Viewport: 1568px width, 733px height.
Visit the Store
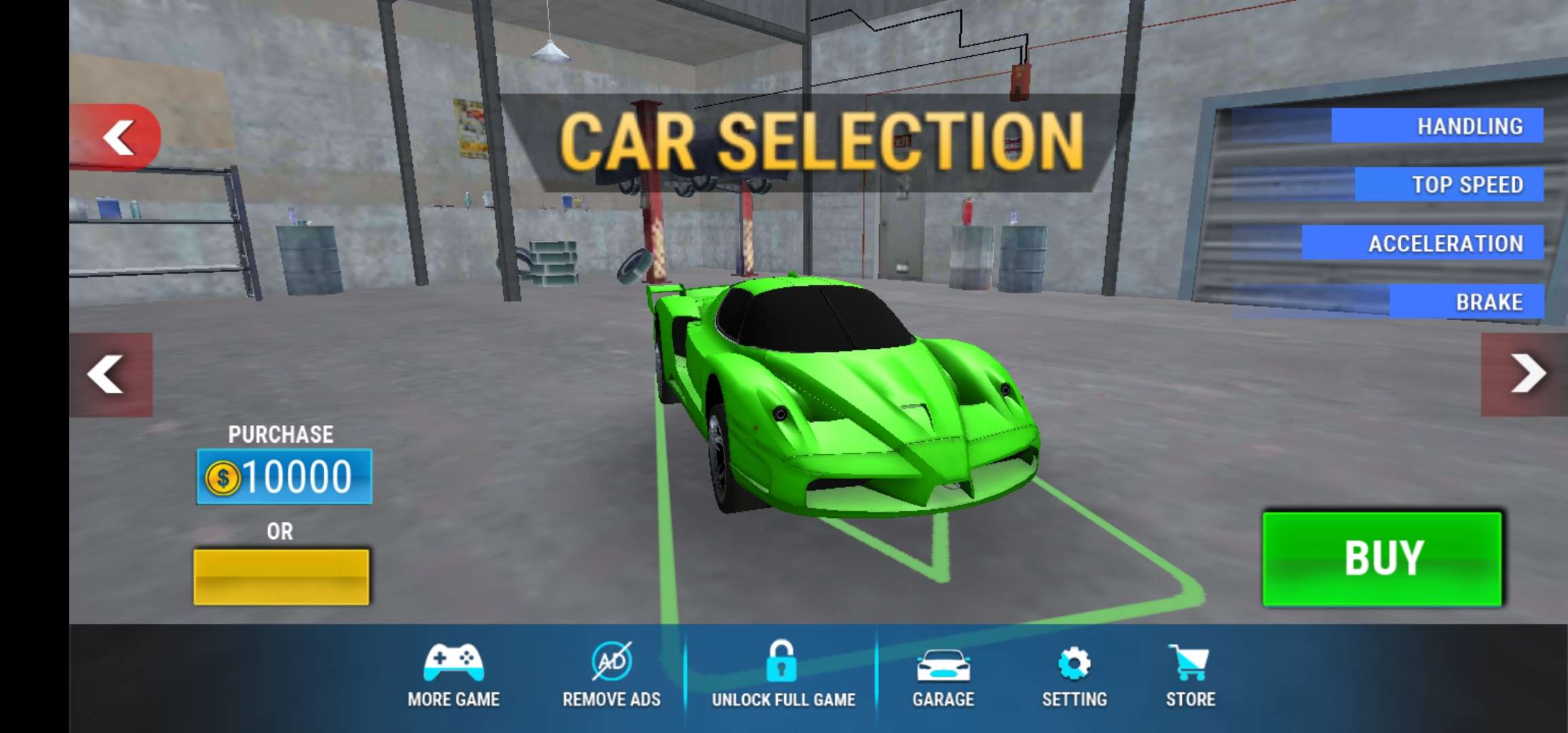click(x=1190, y=675)
